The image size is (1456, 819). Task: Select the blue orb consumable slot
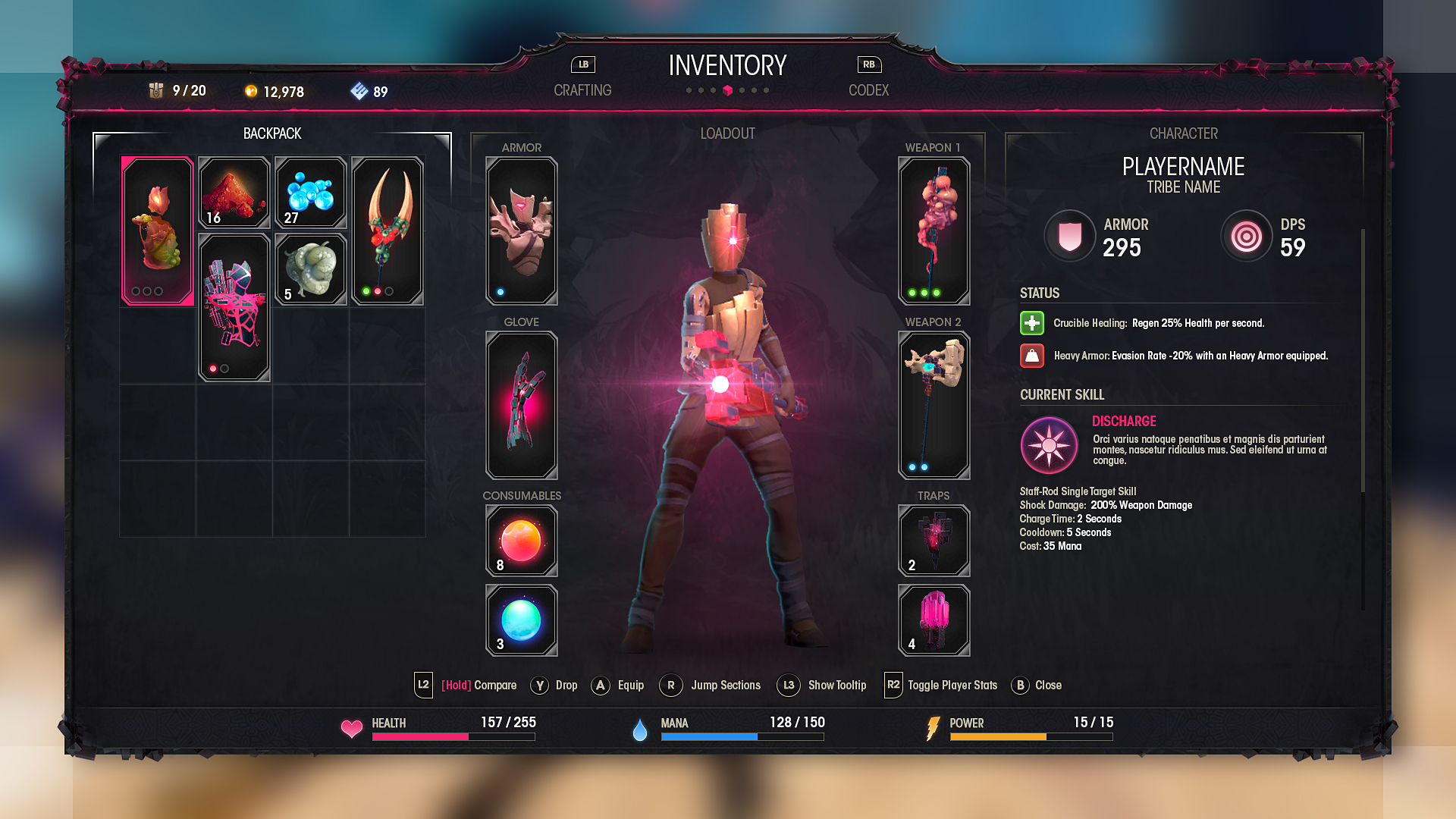coord(522,620)
